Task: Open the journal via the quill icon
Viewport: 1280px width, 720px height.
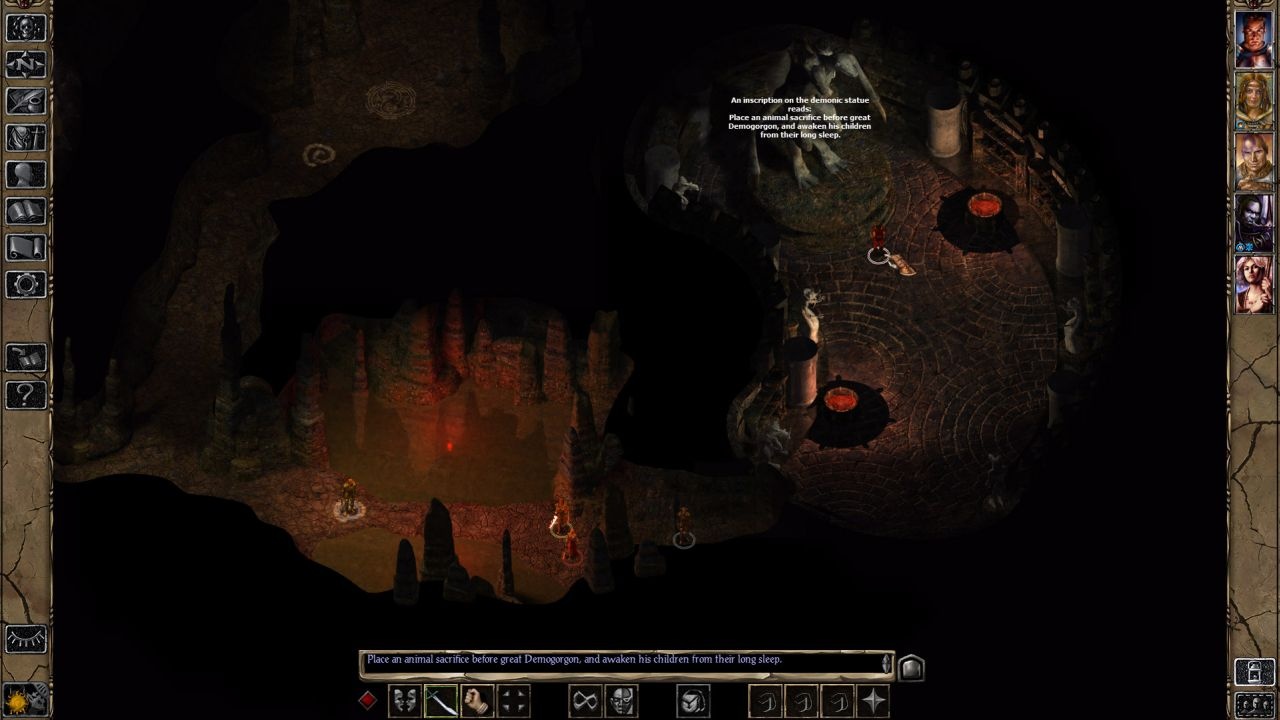Action: [26, 102]
